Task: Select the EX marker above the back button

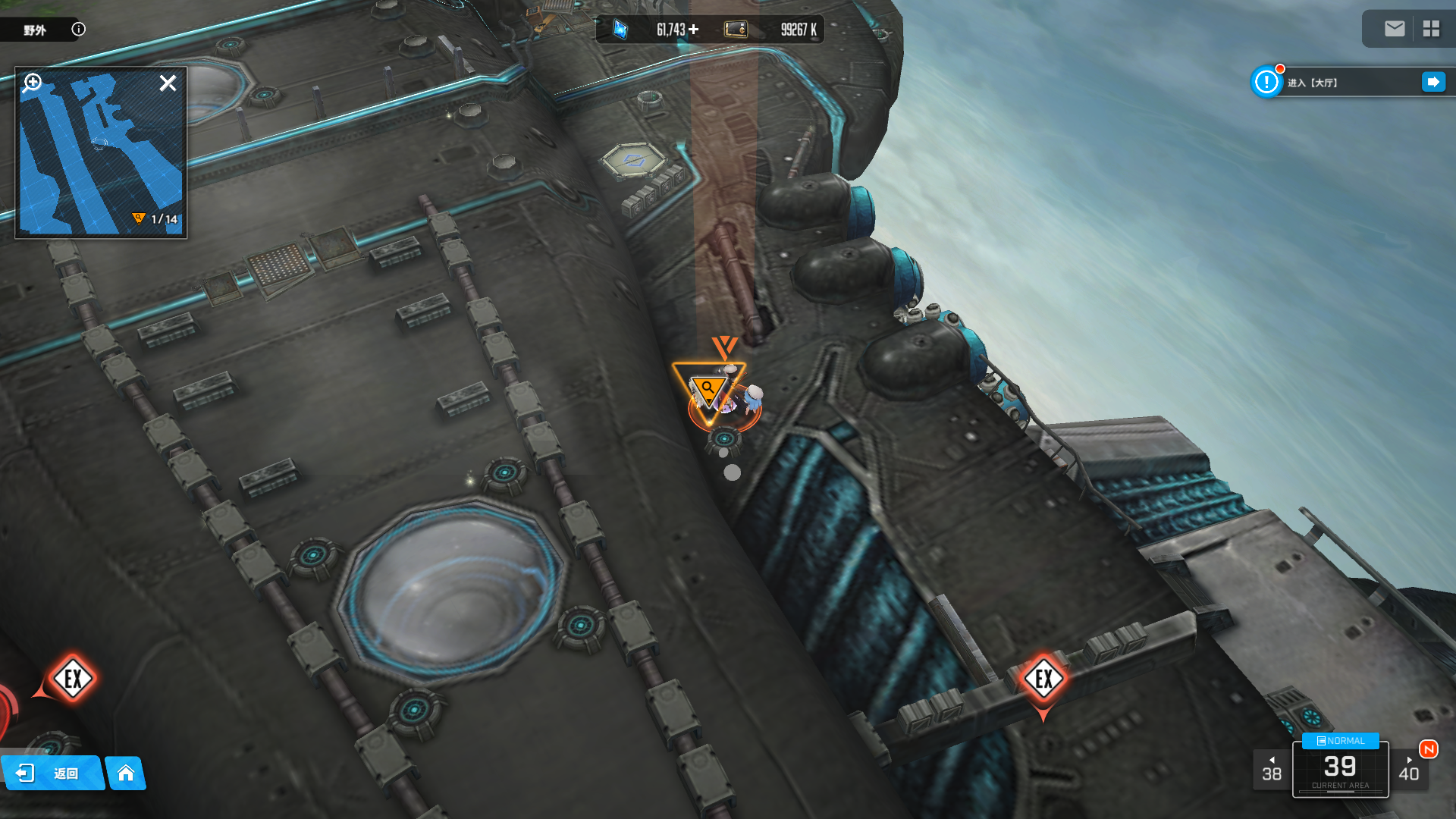Action: (x=73, y=679)
